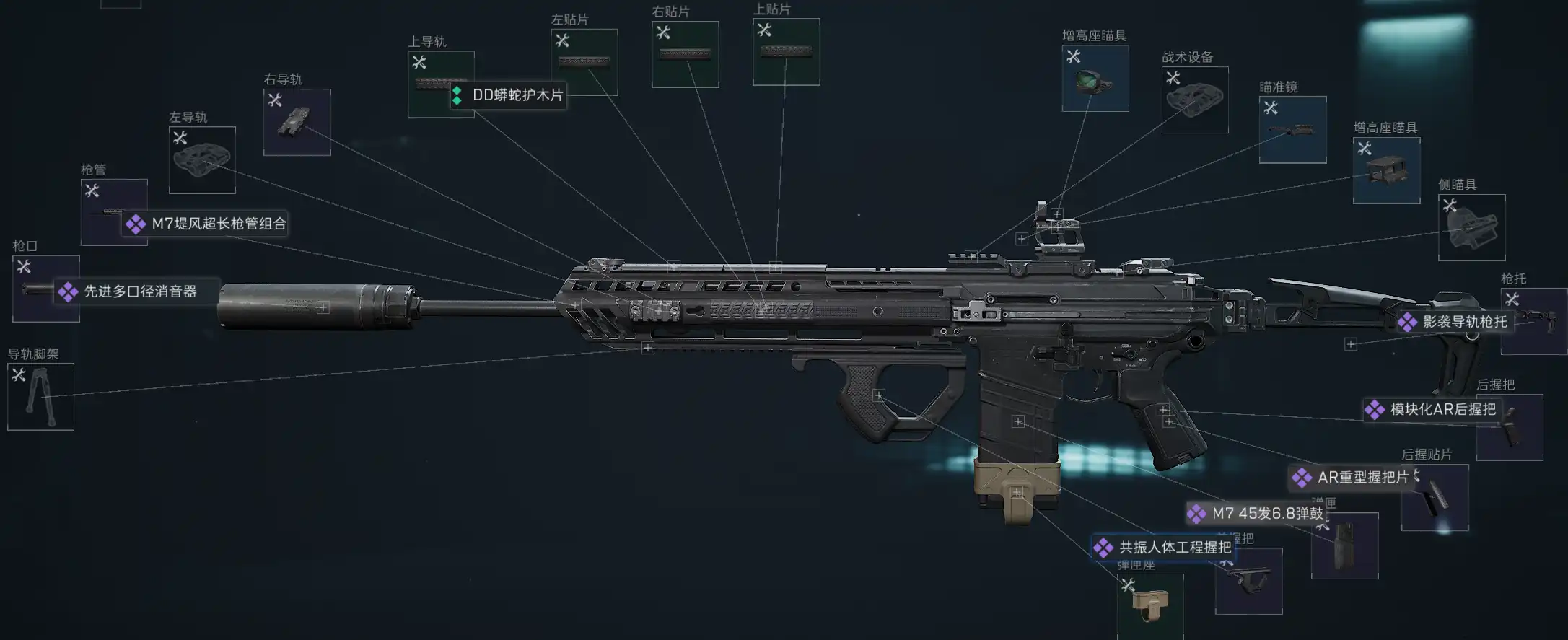Choose the 导轨脚架 bipod slot
The image size is (1568, 640).
click(40, 397)
